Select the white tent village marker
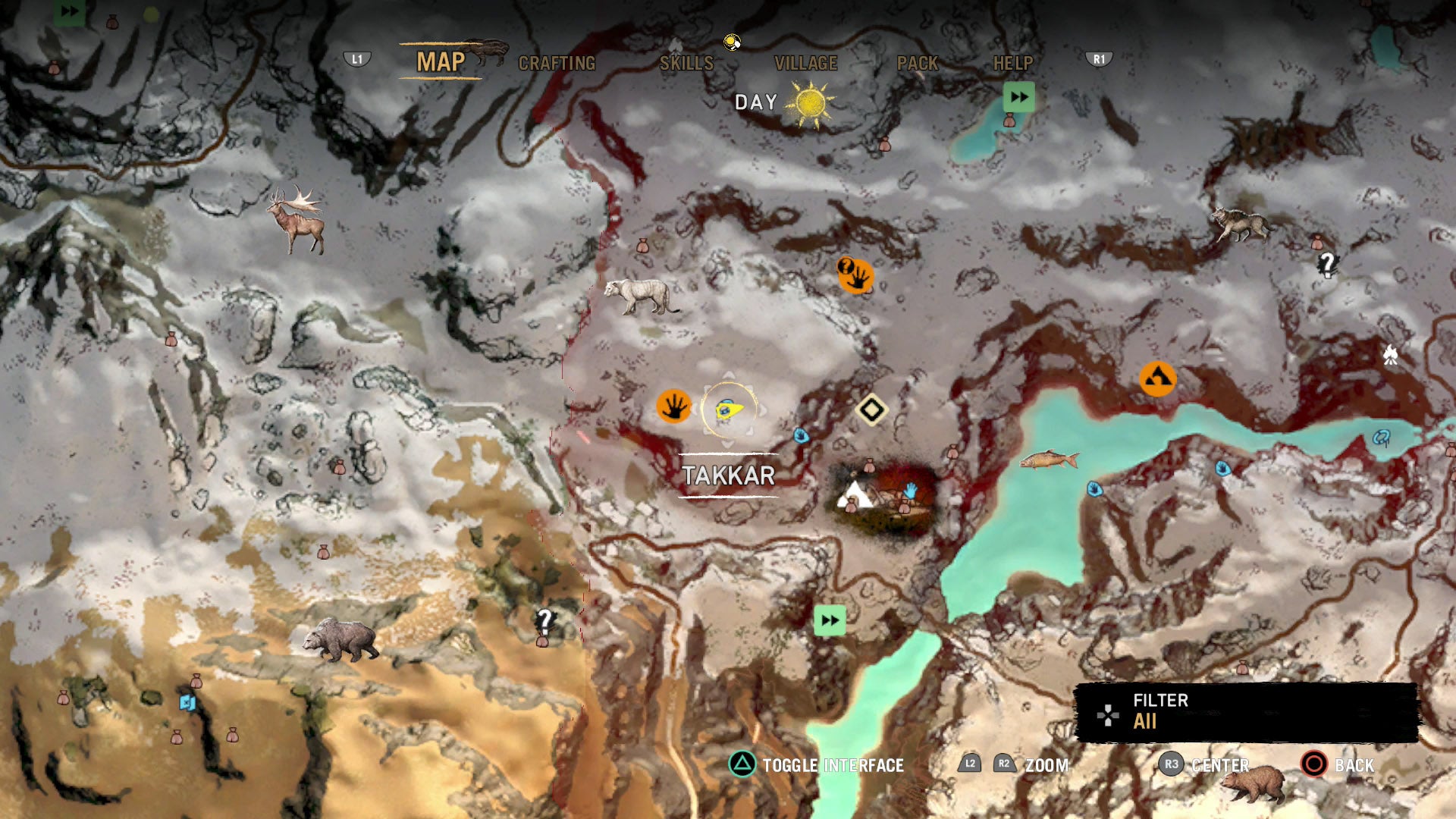Image resolution: width=1456 pixels, height=819 pixels. coord(855,494)
